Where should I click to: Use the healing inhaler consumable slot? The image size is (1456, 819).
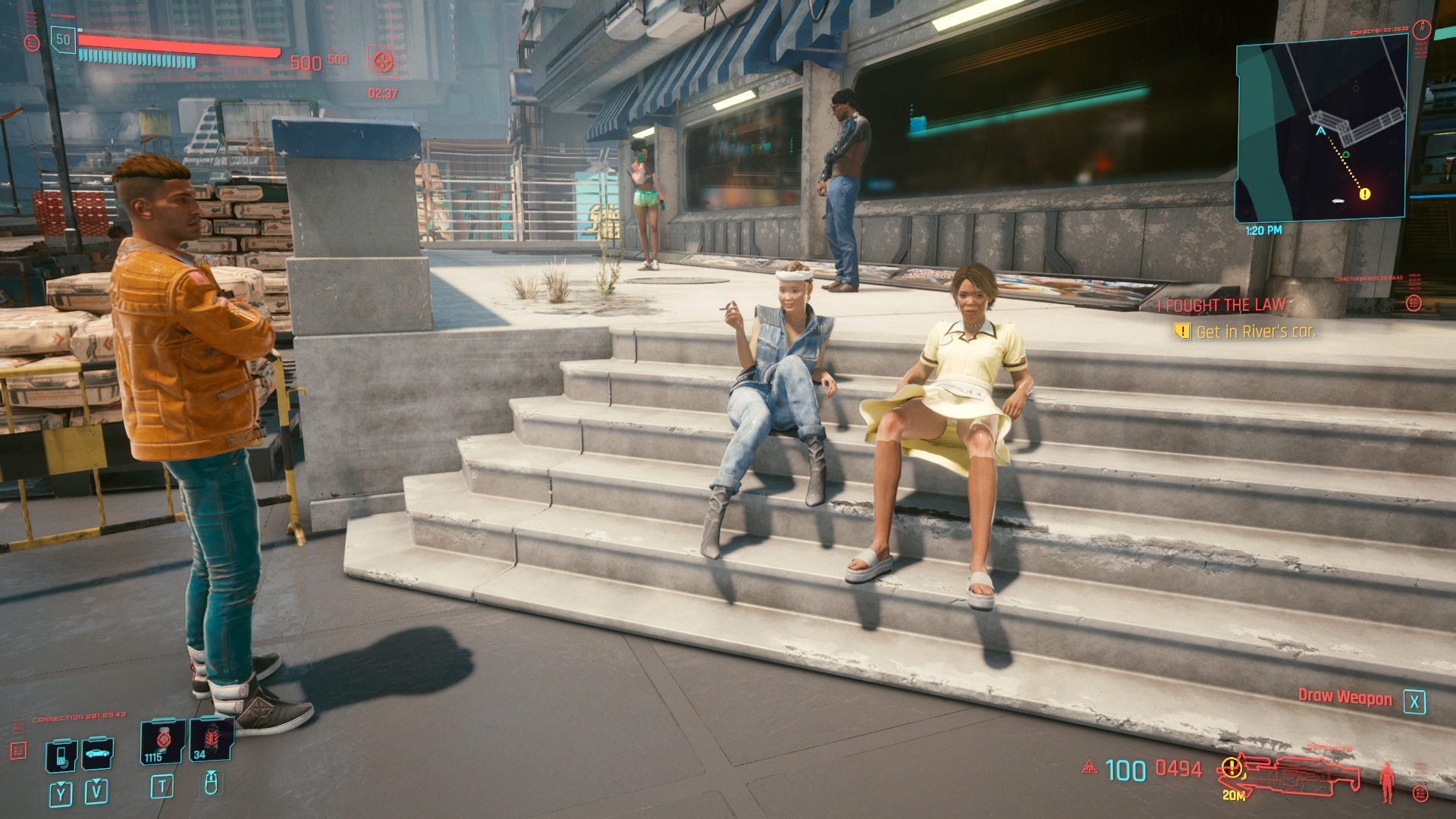(162, 742)
